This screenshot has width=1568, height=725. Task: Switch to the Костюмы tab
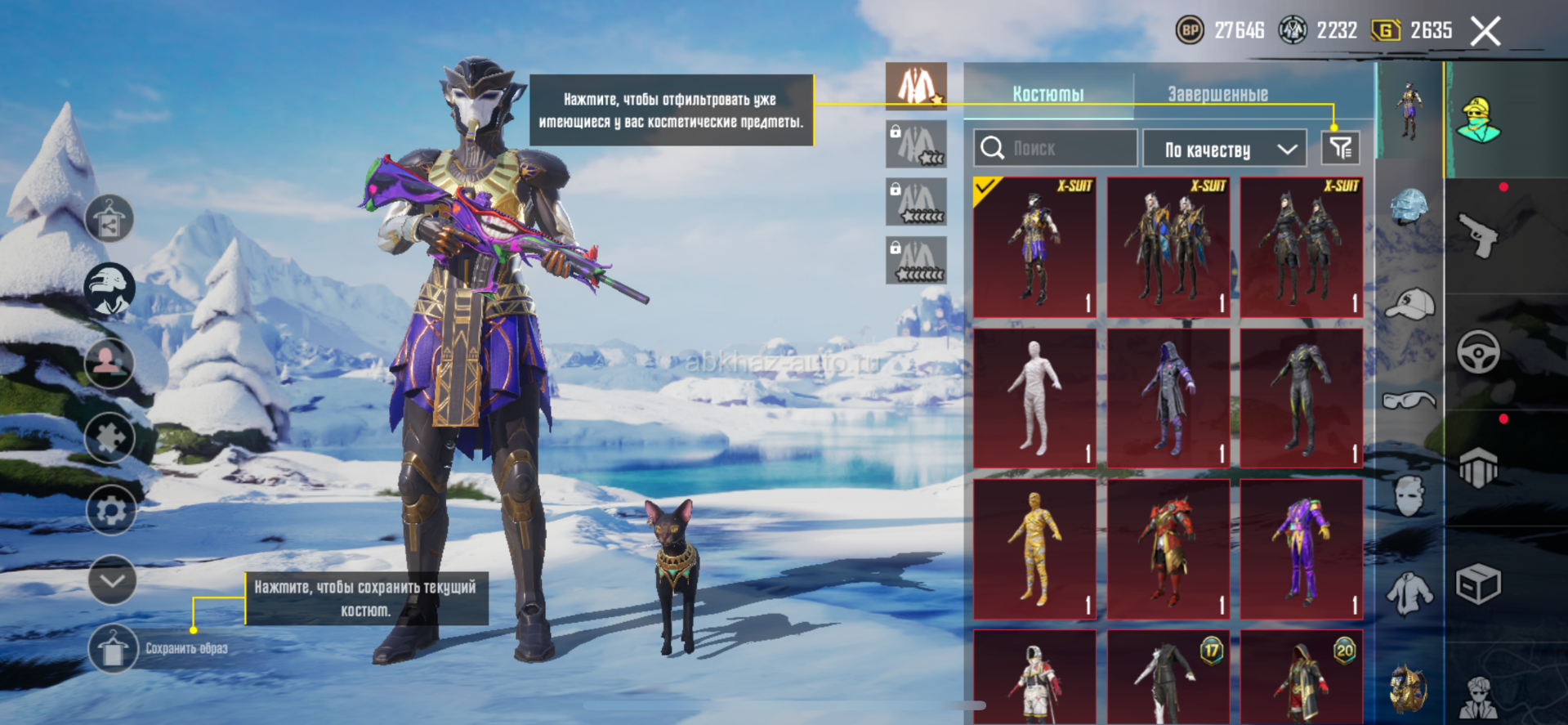[1048, 94]
